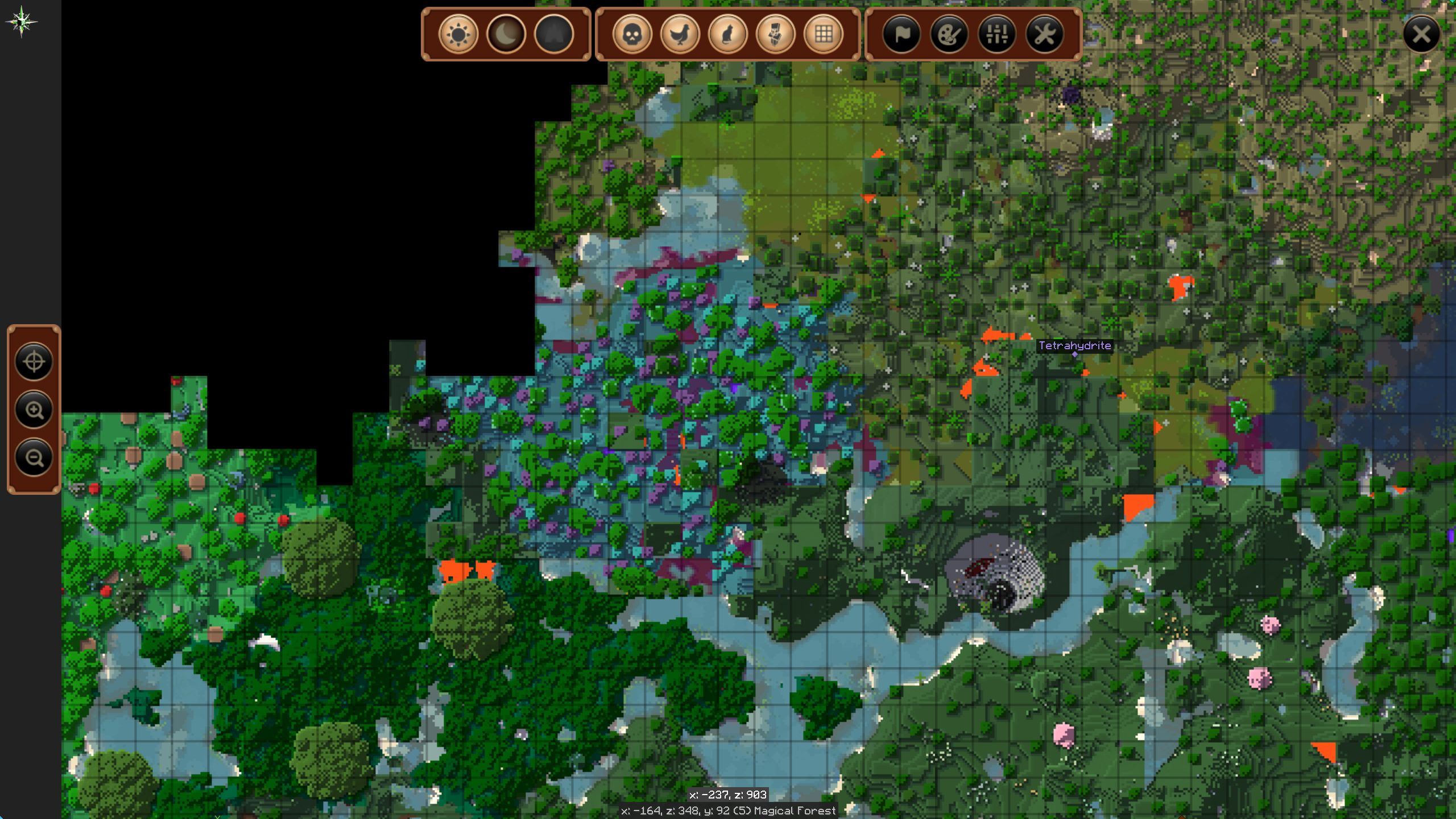Close the fullscreen map
1456x819 pixels.
[x=1421, y=34]
